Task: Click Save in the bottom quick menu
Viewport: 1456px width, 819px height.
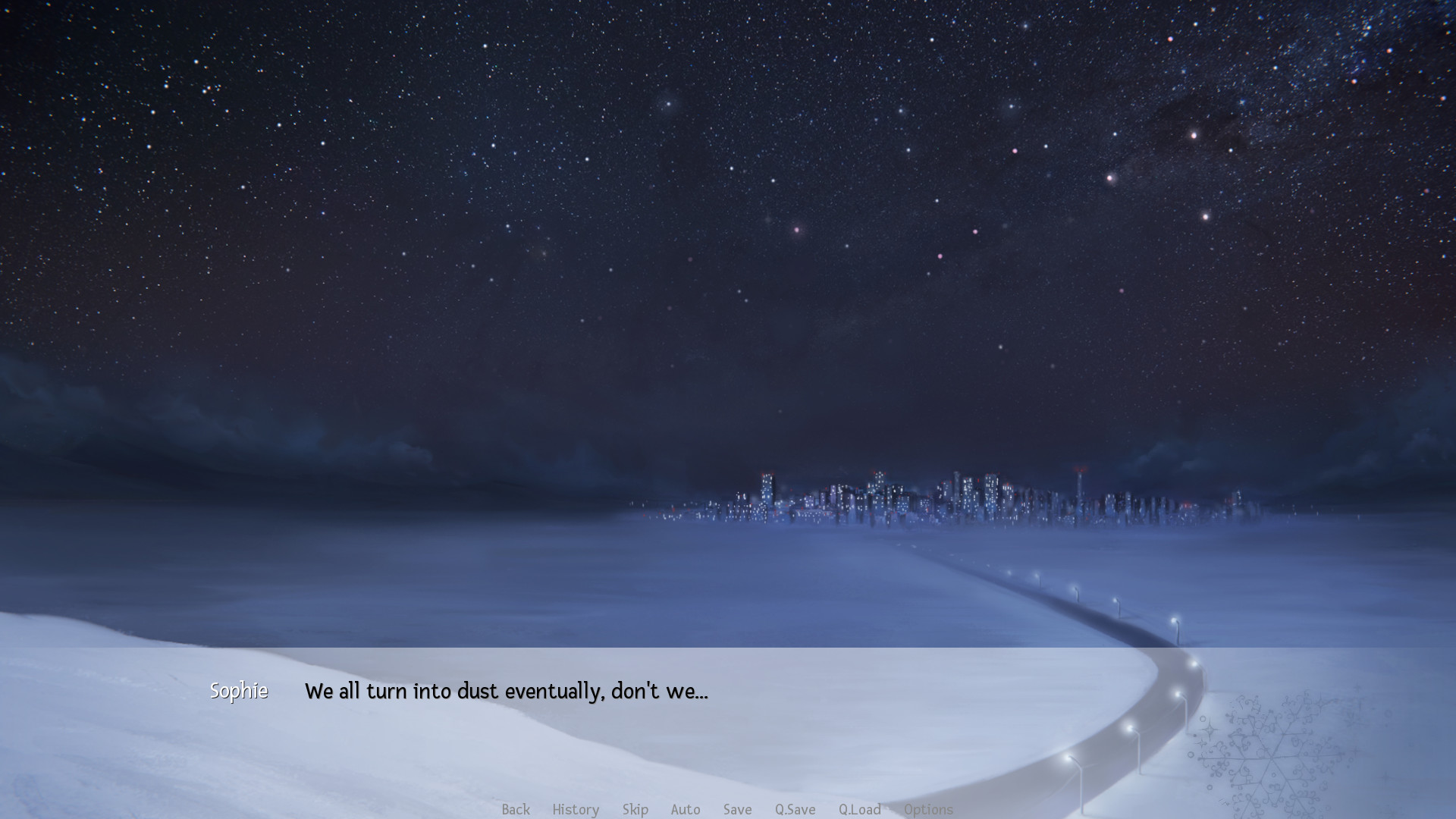Action: click(737, 810)
